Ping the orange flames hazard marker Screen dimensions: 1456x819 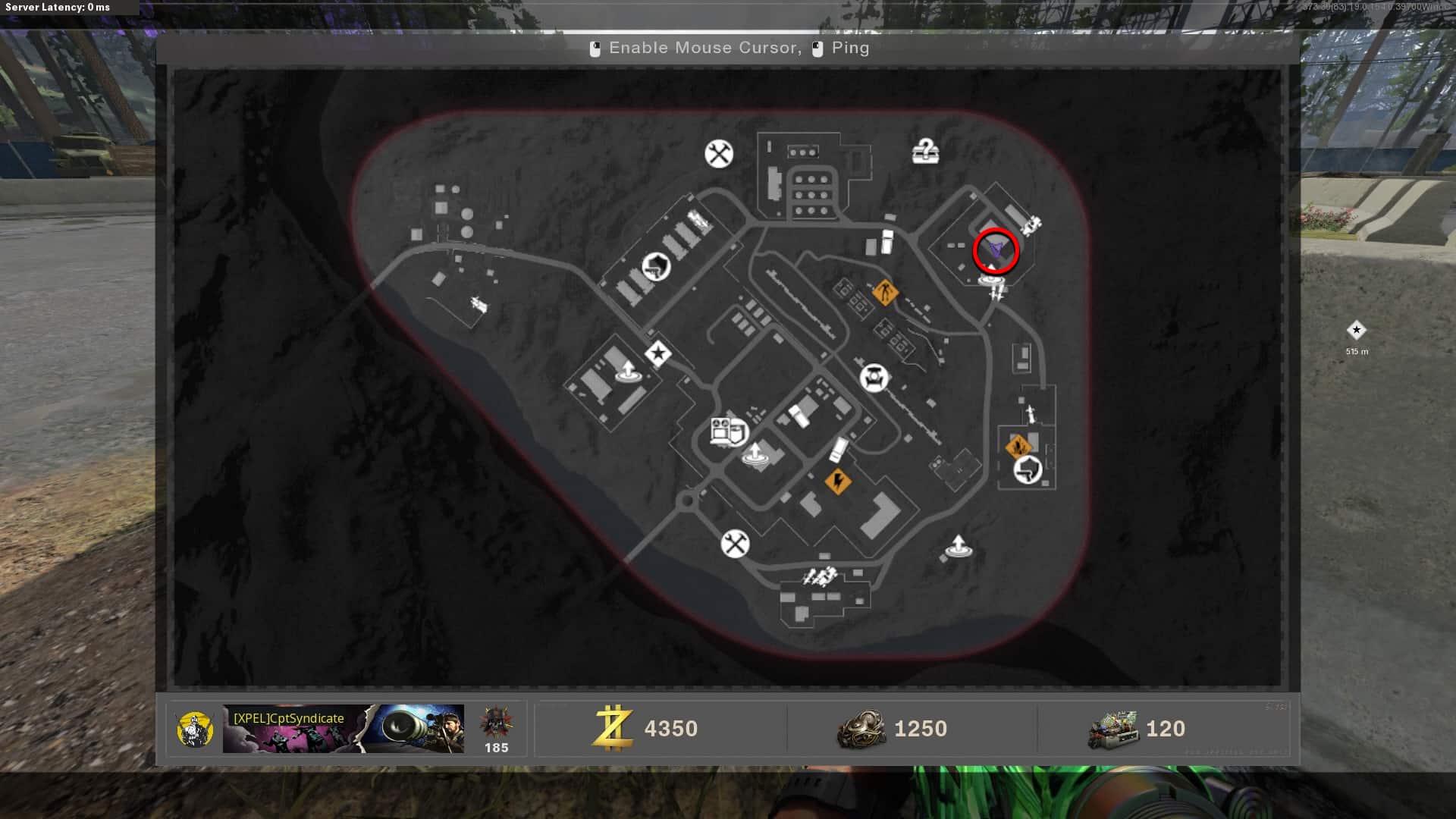1017,447
